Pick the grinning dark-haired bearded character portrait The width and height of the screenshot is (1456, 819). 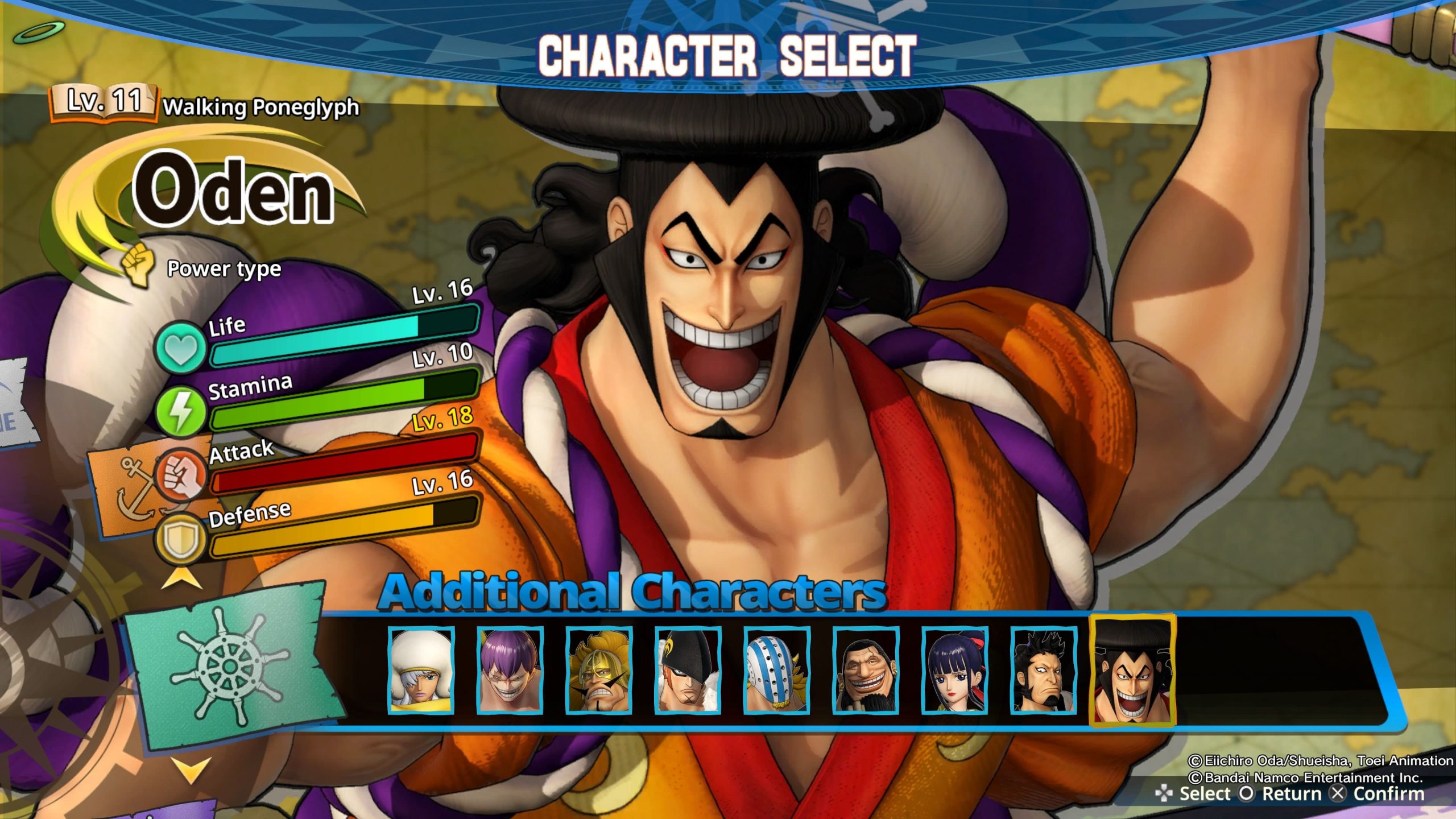tap(866, 670)
